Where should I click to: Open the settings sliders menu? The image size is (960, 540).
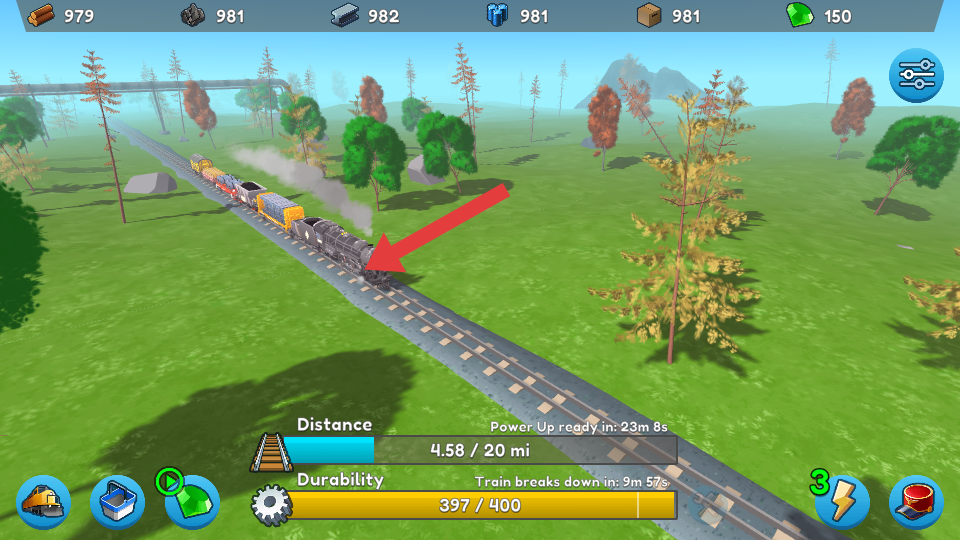pyautogui.click(x=916, y=76)
